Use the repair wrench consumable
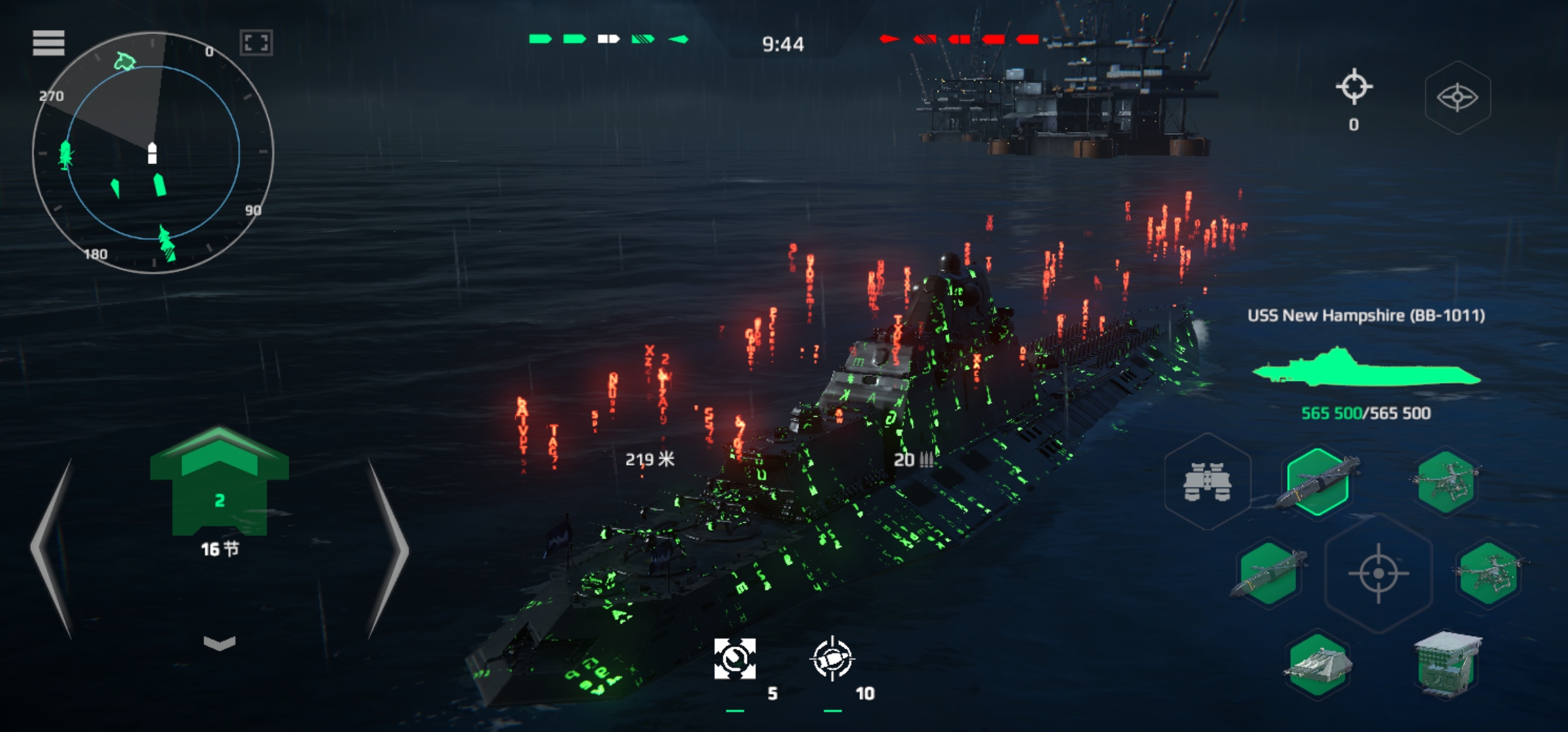 pos(734,659)
